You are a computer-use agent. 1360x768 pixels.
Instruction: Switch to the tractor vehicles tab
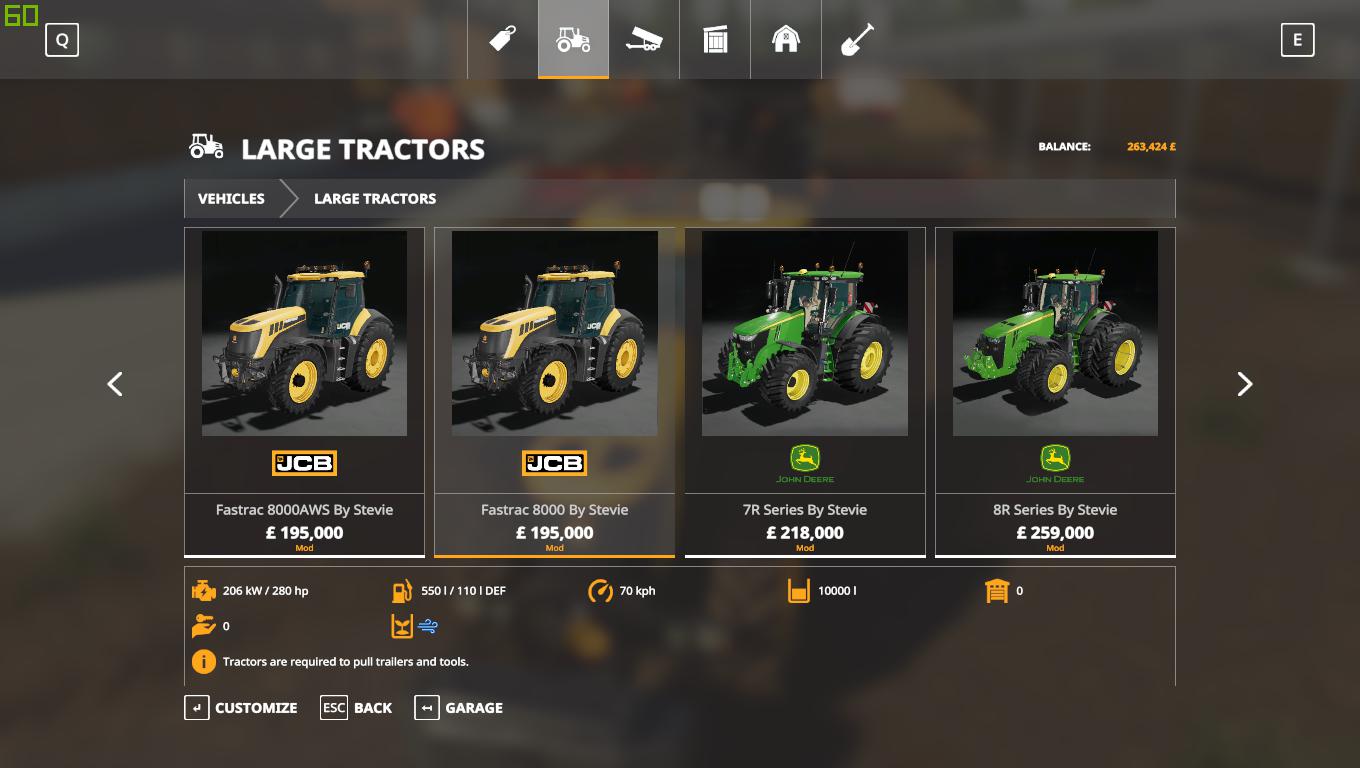(x=573, y=39)
